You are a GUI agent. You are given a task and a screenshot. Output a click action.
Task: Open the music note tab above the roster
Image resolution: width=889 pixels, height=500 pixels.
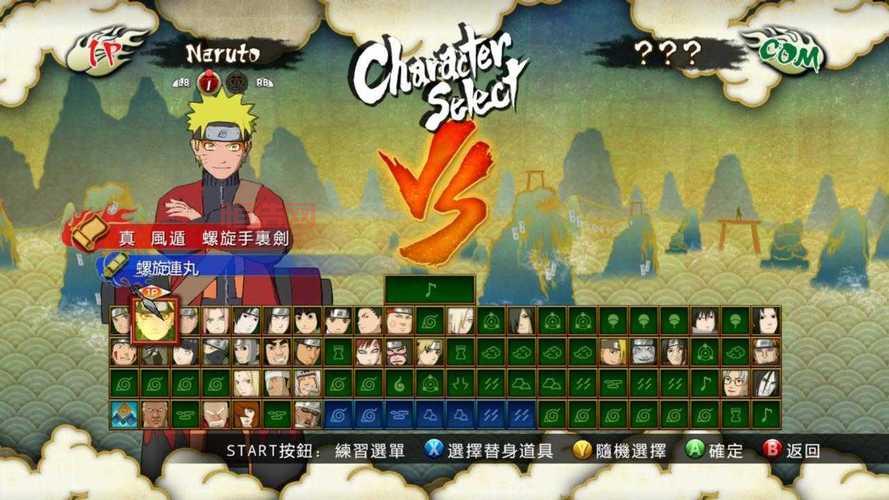[430, 290]
